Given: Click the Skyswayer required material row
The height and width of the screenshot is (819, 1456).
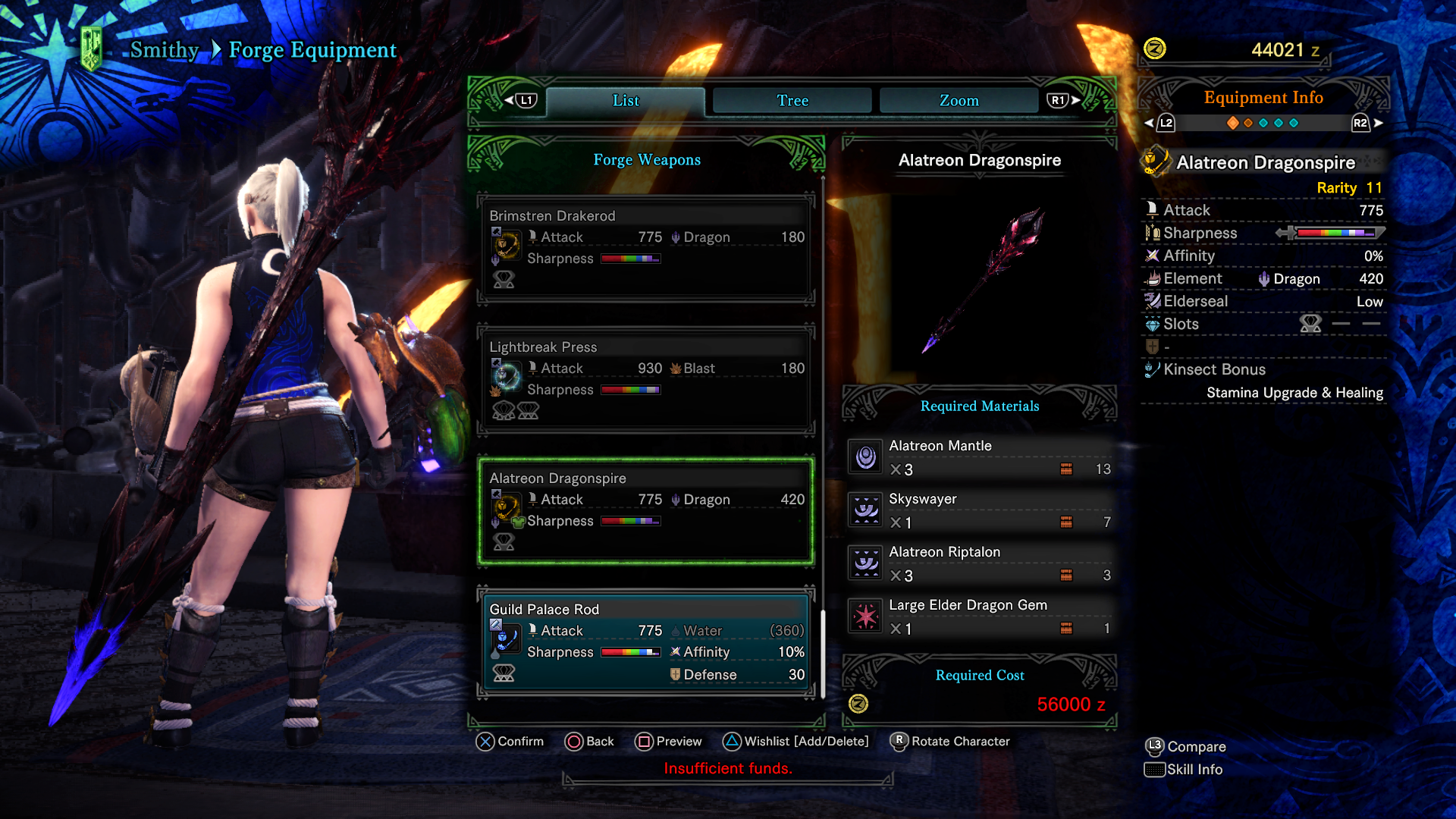Looking at the screenshot, I should [980, 510].
